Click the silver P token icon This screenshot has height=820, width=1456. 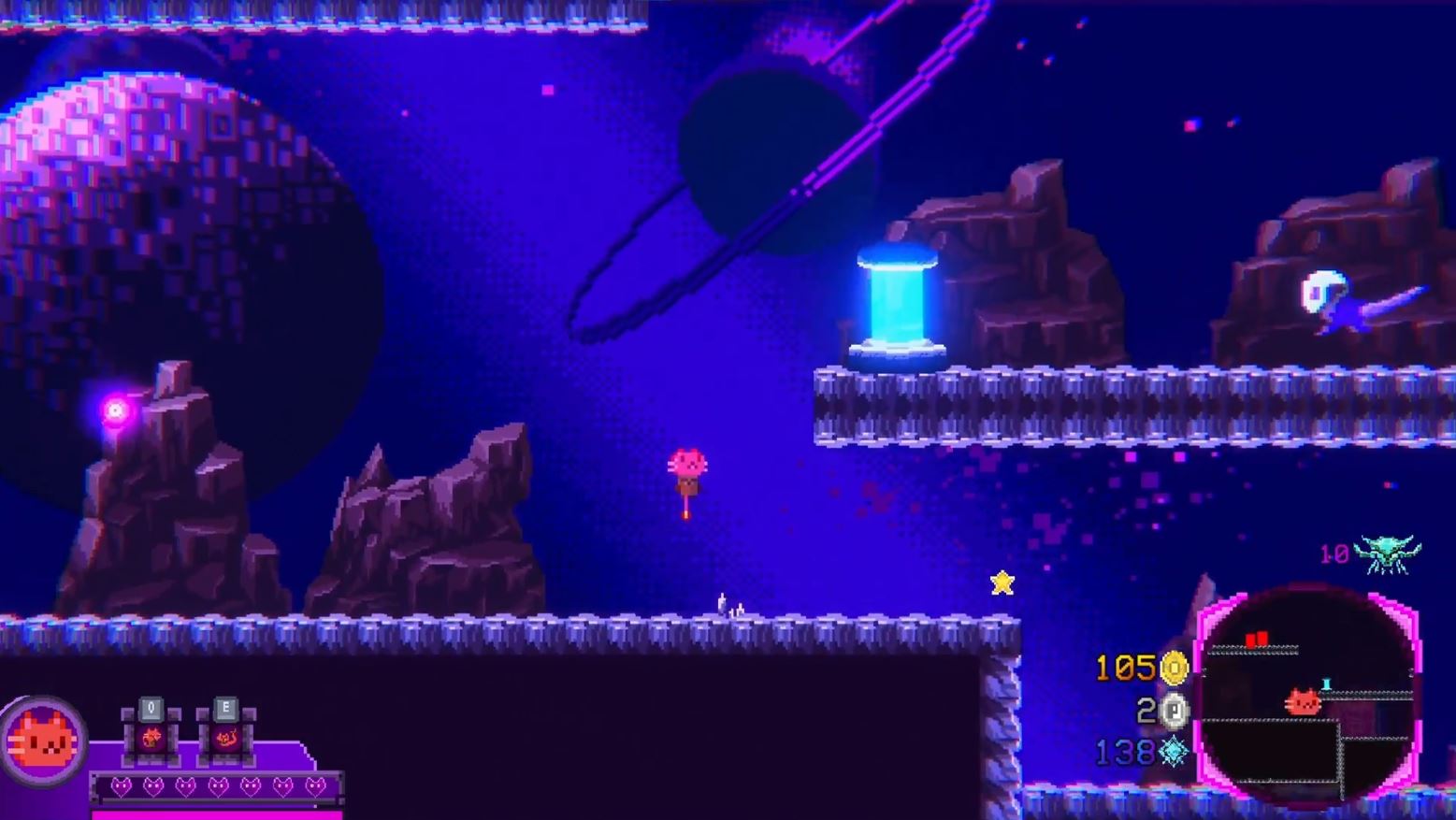pos(1174,711)
